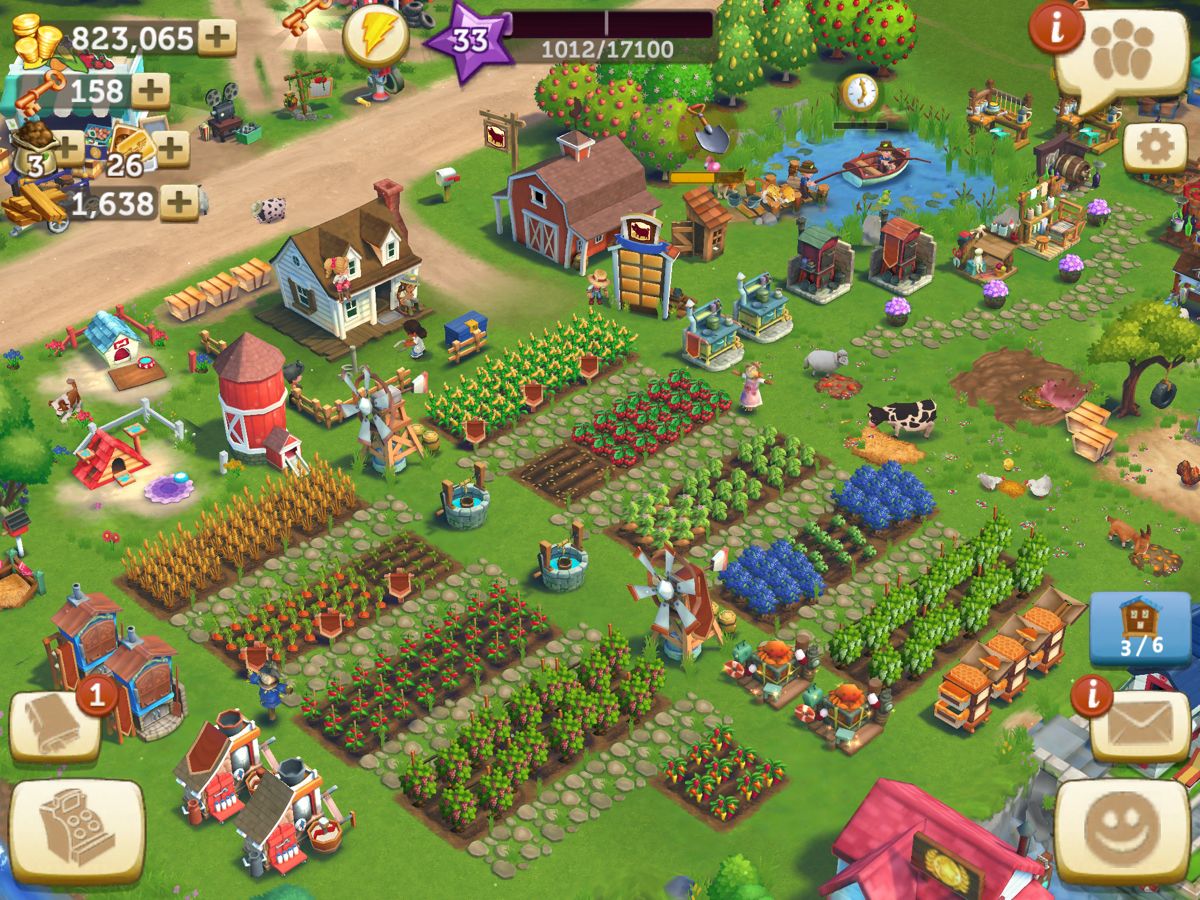Get more golden stamps via plus button

pyautogui.click(x=172, y=149)
